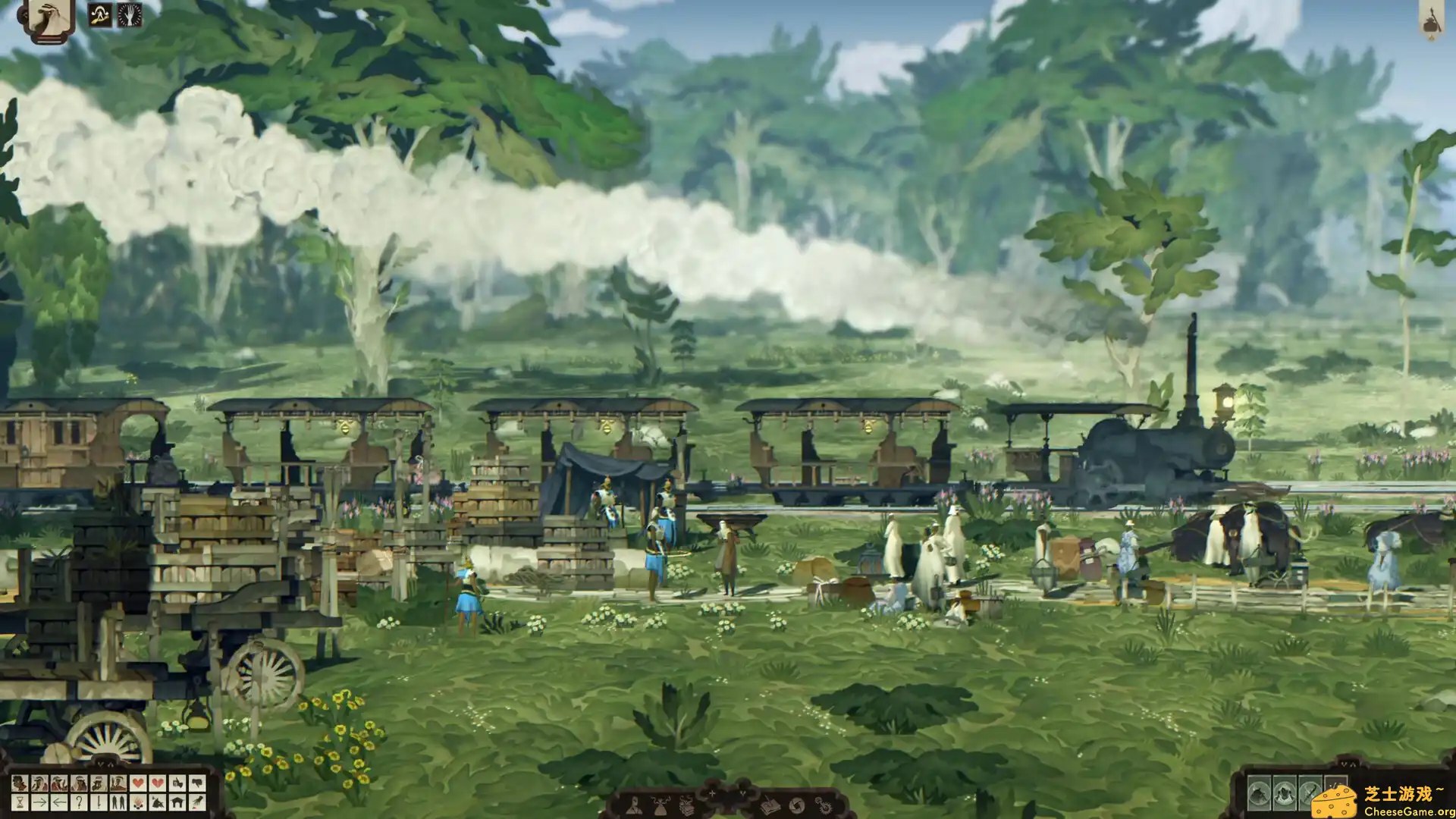
Task: Click the acorn icon at top right
Action: (1430, 23)
